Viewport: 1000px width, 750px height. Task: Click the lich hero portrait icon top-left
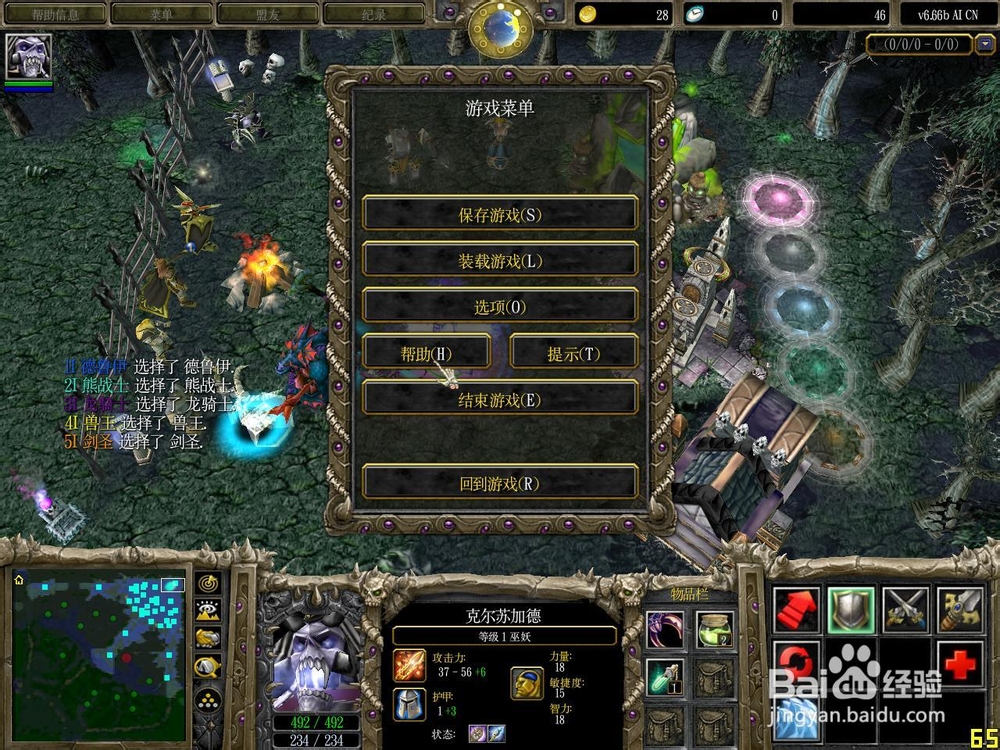(28, 57)
